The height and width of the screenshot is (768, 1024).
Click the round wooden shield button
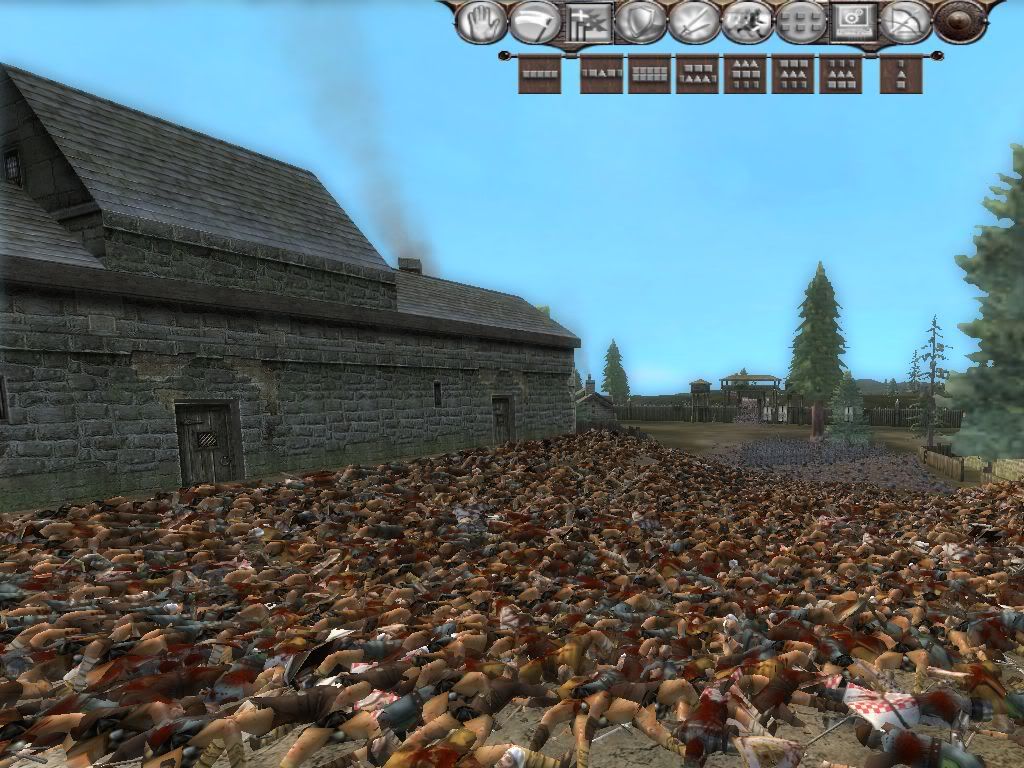click(960, 22)
